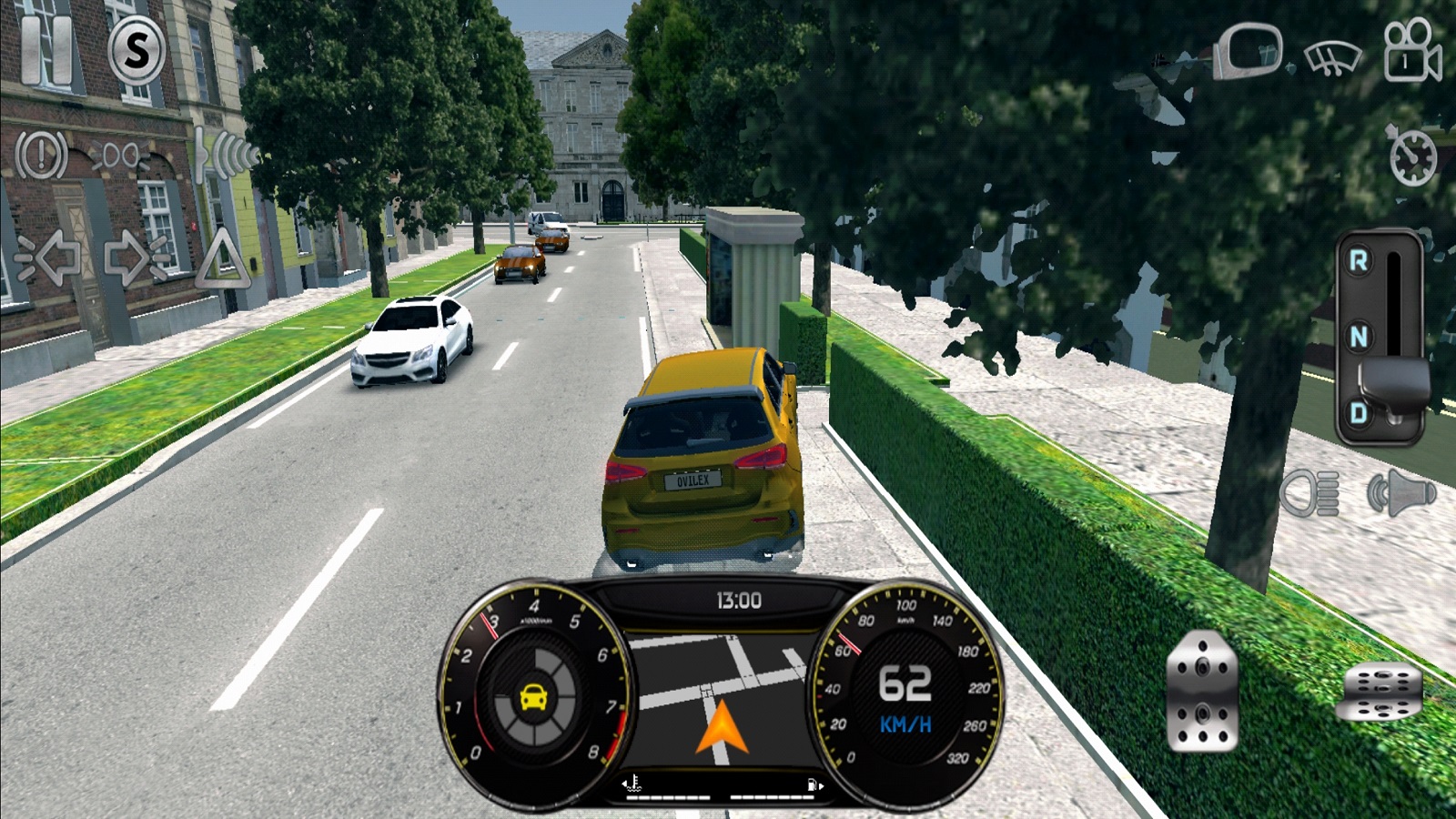The image size is (1456, 819).
Task: Step on the brake pedal
Action: pyautogui.click(x=1202, y=692)
